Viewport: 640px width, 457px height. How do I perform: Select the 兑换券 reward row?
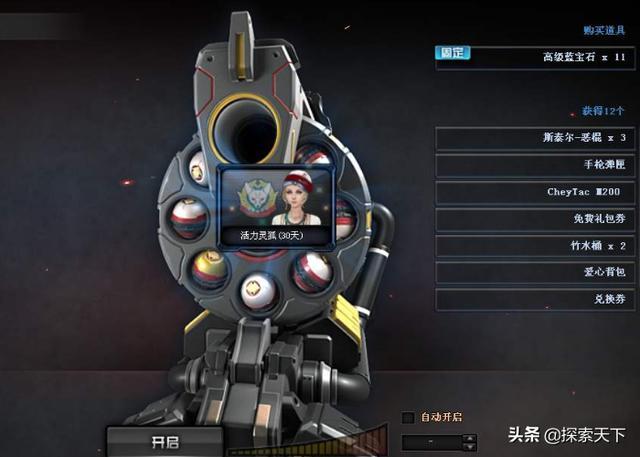coord(535,299)
